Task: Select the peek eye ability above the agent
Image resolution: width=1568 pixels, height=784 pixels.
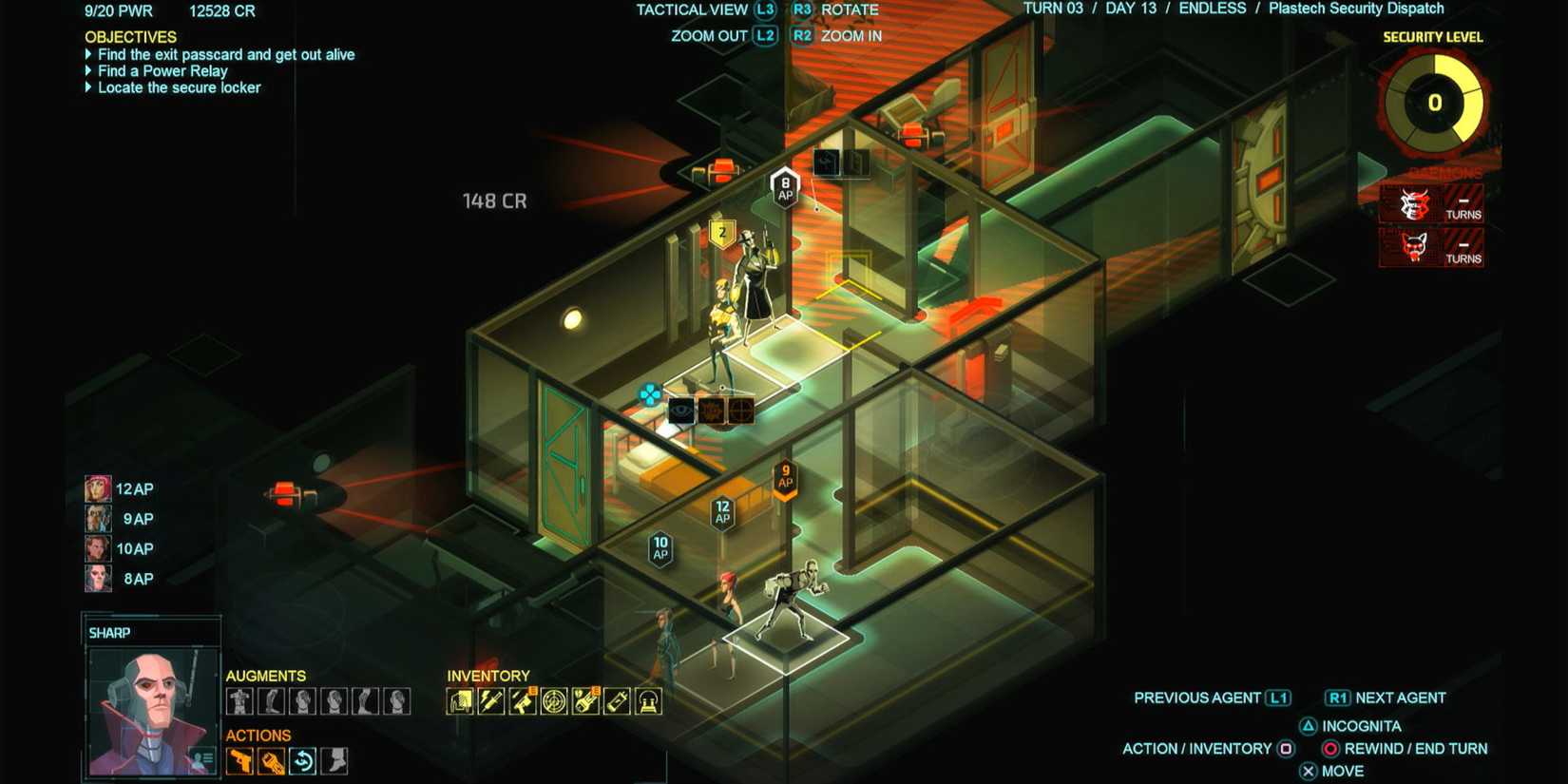Action: click(681, 411)
